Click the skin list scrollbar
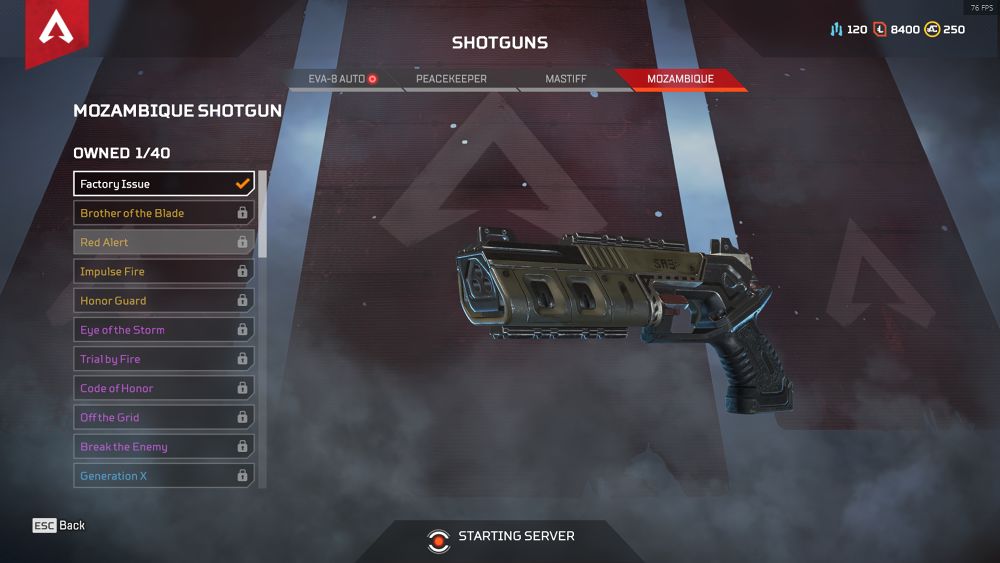 (263, 214)
